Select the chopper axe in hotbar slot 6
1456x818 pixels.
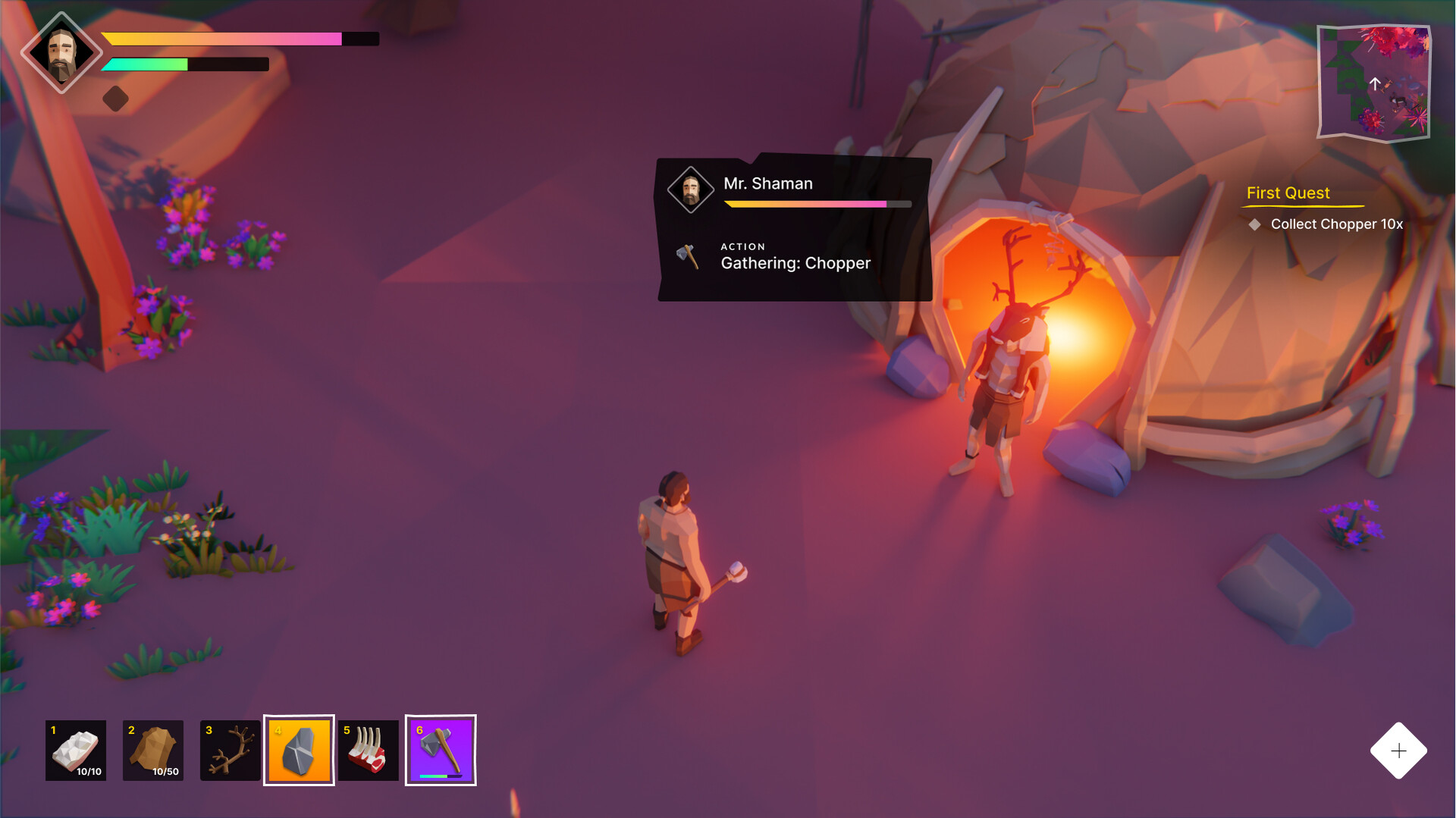pos(441,751)
